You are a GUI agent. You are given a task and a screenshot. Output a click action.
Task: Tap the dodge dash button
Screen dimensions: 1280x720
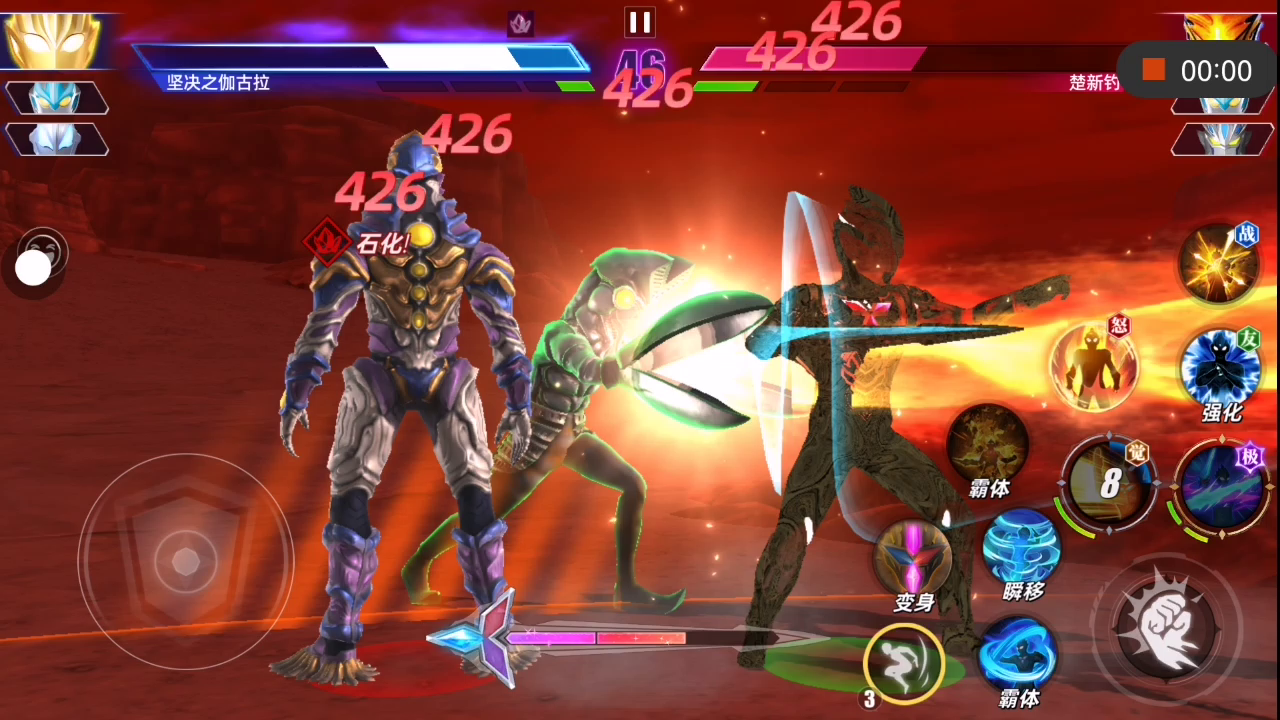pyautogui.click(x=904, y=661)
